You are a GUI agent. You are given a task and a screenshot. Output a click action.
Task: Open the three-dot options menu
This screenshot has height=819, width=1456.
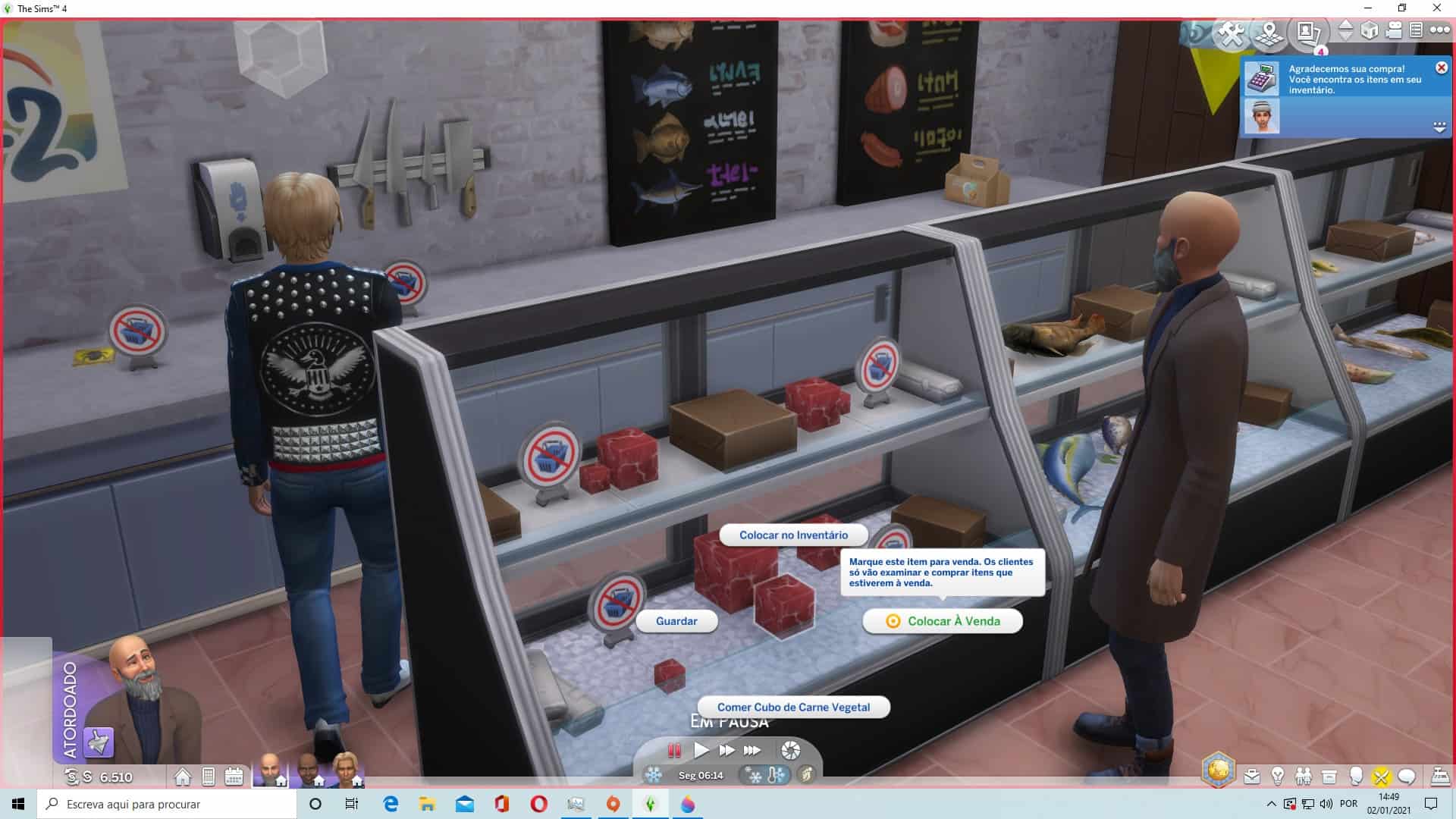click(x=1439, y=30)
